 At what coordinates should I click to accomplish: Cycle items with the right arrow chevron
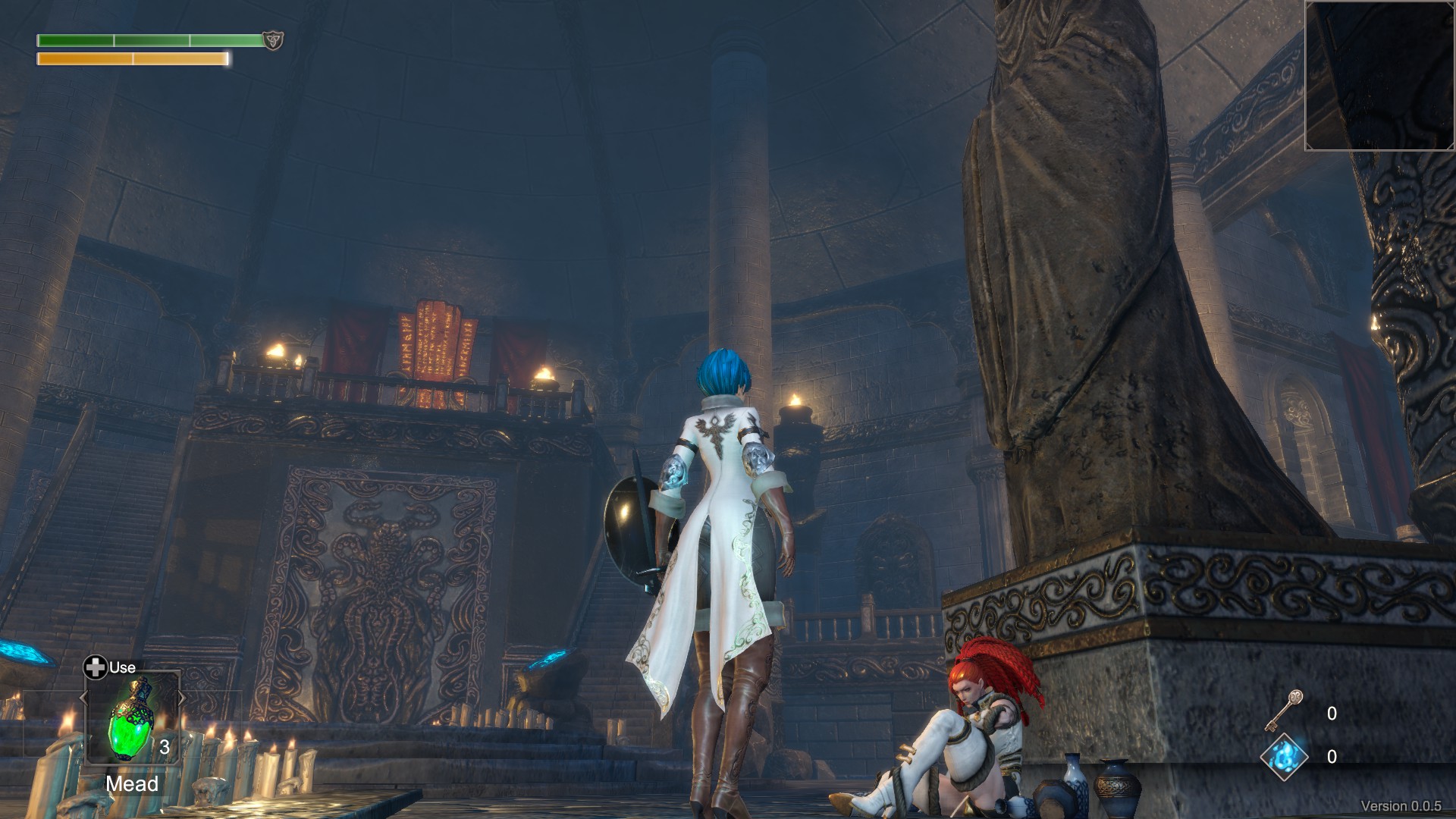click(182, 697)
